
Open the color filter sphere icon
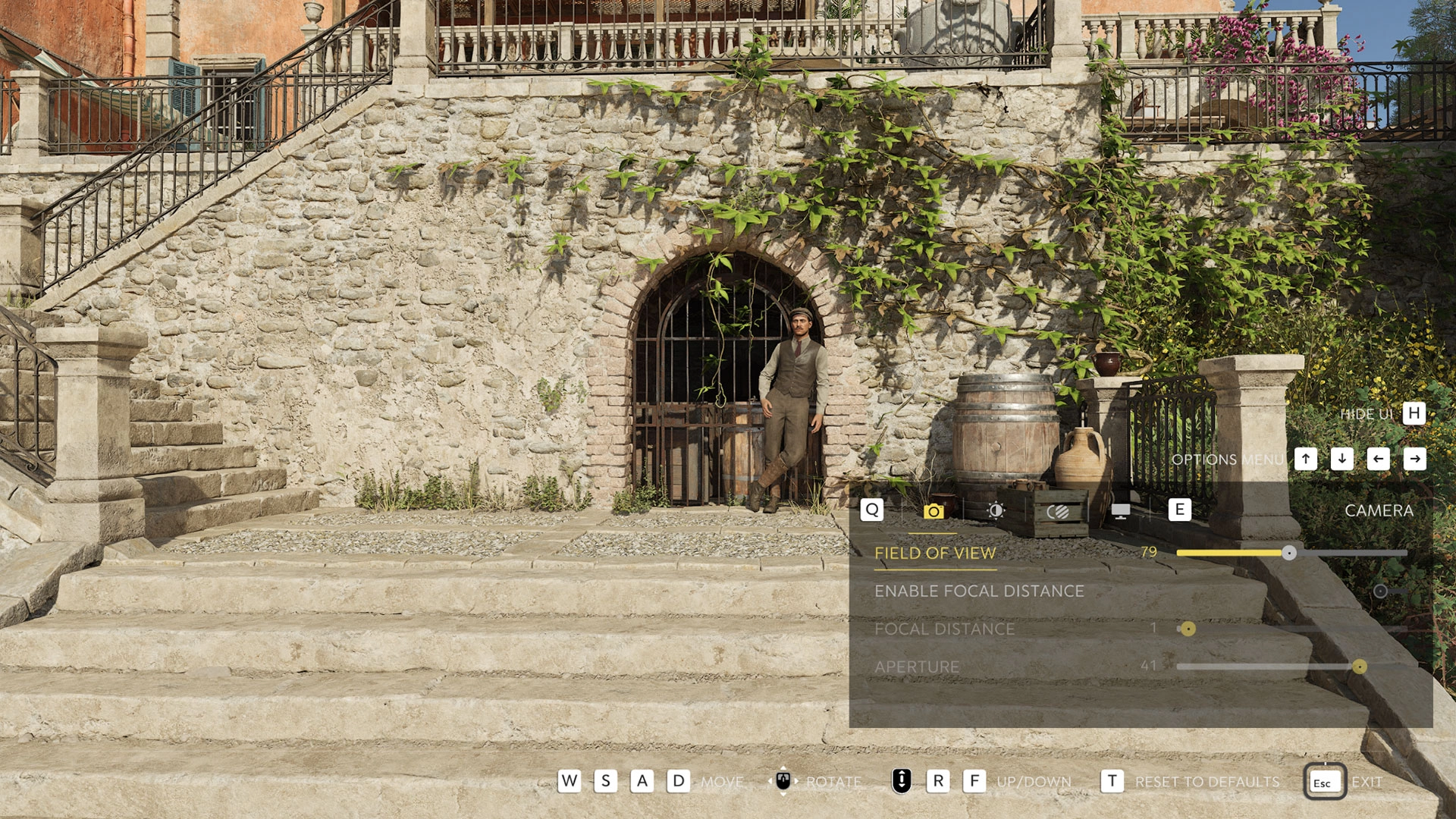[x=1059, y=511]
